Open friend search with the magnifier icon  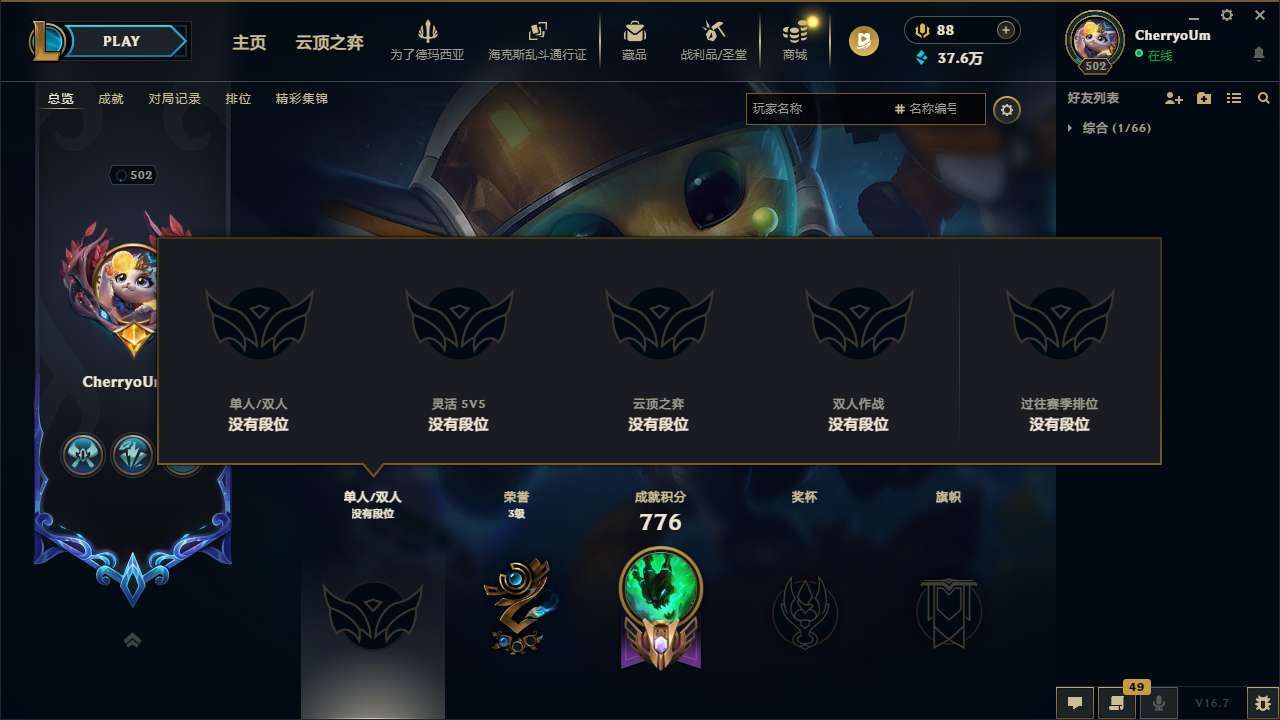pos(1263,98)
